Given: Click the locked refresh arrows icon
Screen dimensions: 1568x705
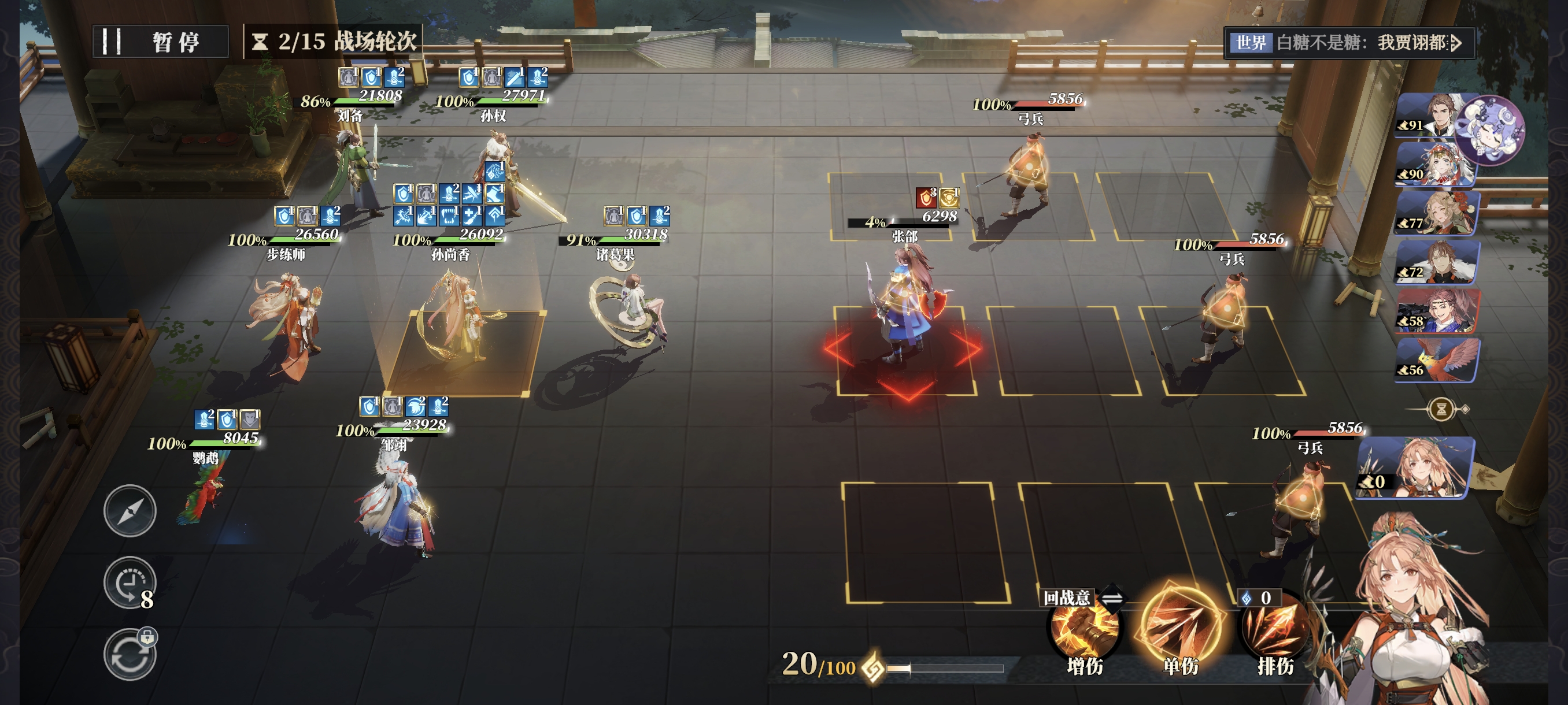Looking at the screenshot, I should click(130, 655).
